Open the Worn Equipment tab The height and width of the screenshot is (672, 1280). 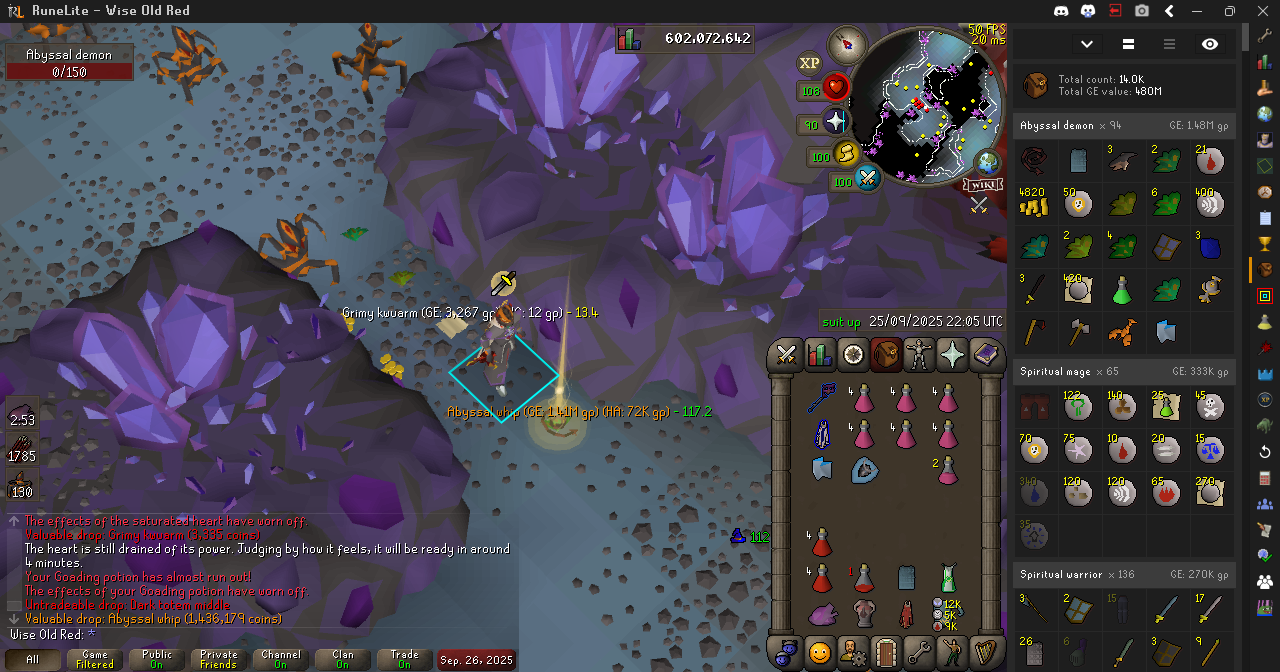919,355
